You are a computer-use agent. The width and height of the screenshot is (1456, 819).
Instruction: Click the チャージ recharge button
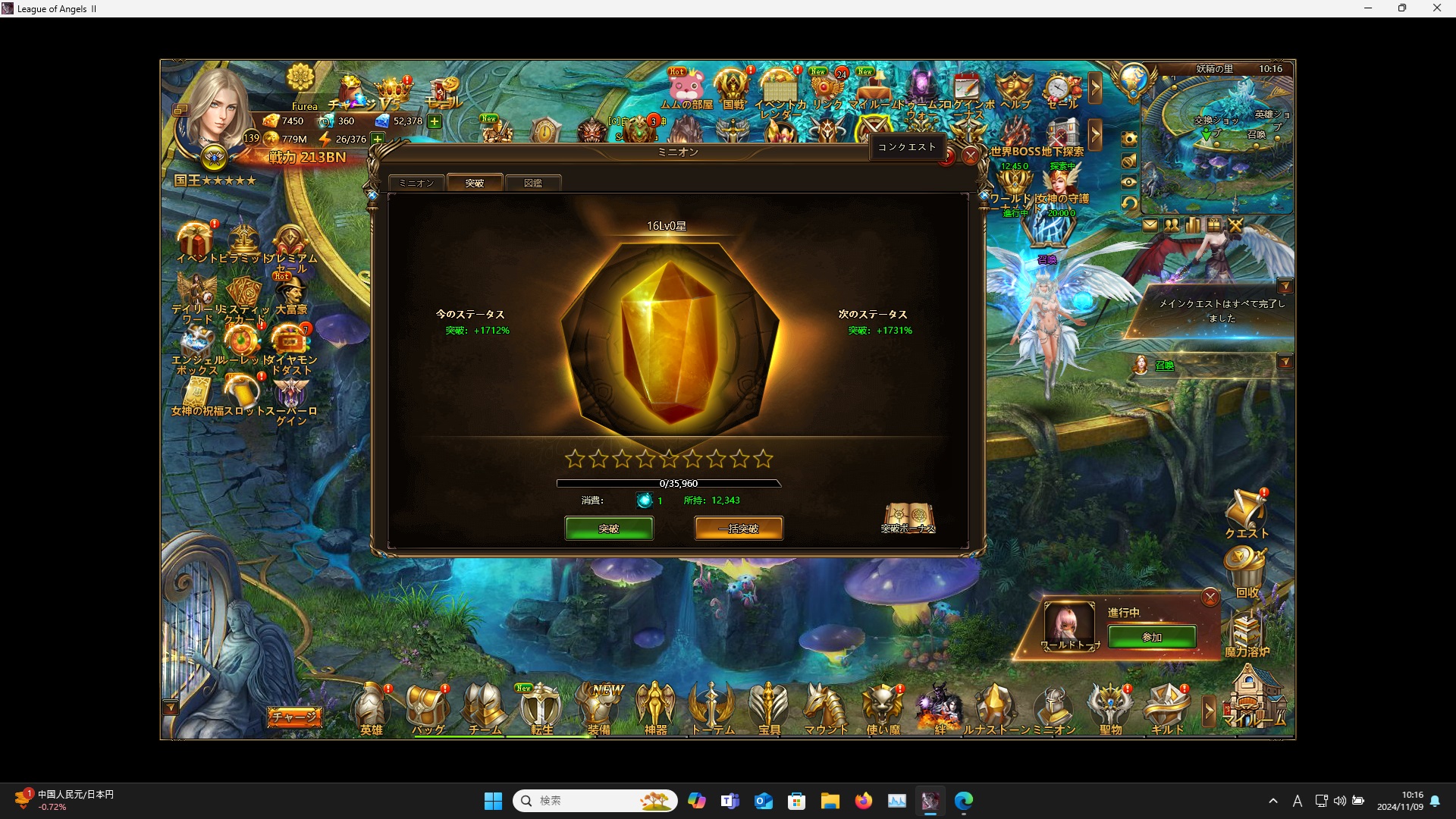[x=294, y=717]
